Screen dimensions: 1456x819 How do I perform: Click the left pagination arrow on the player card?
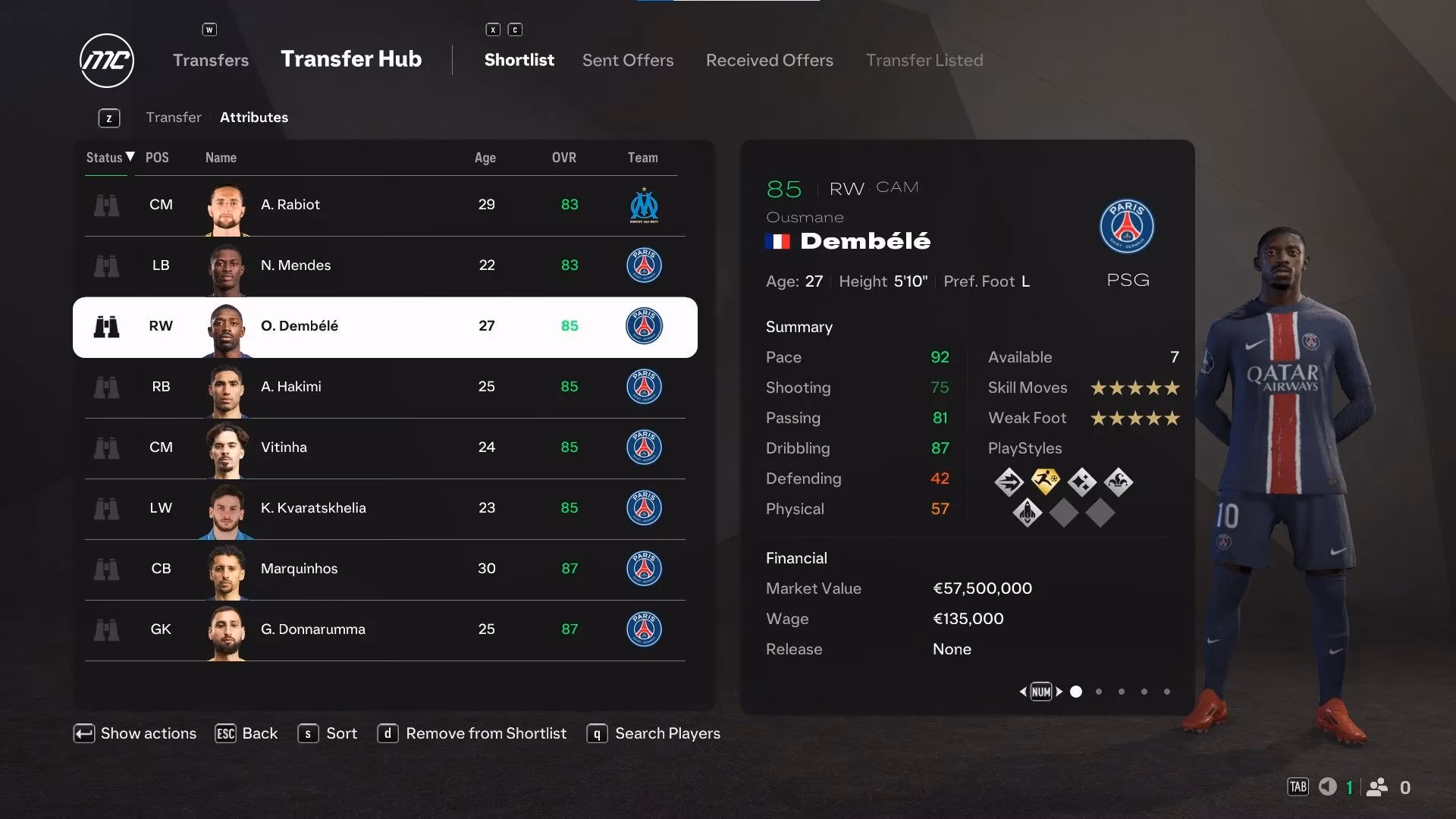[x=1023, y=691]
